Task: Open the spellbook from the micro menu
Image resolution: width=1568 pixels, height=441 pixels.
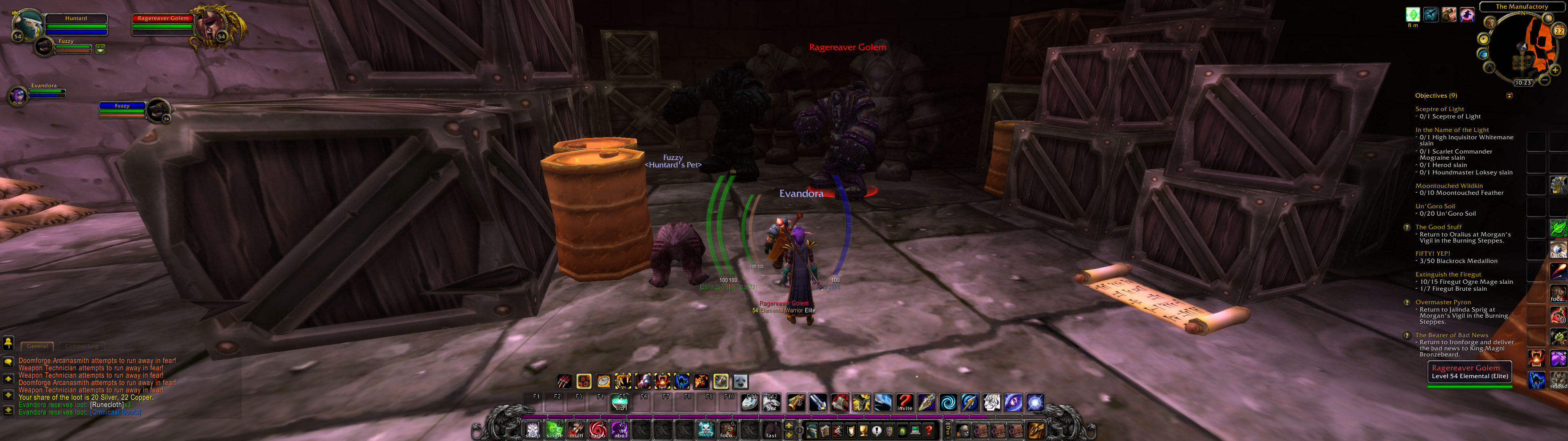Action: point(825,431)
